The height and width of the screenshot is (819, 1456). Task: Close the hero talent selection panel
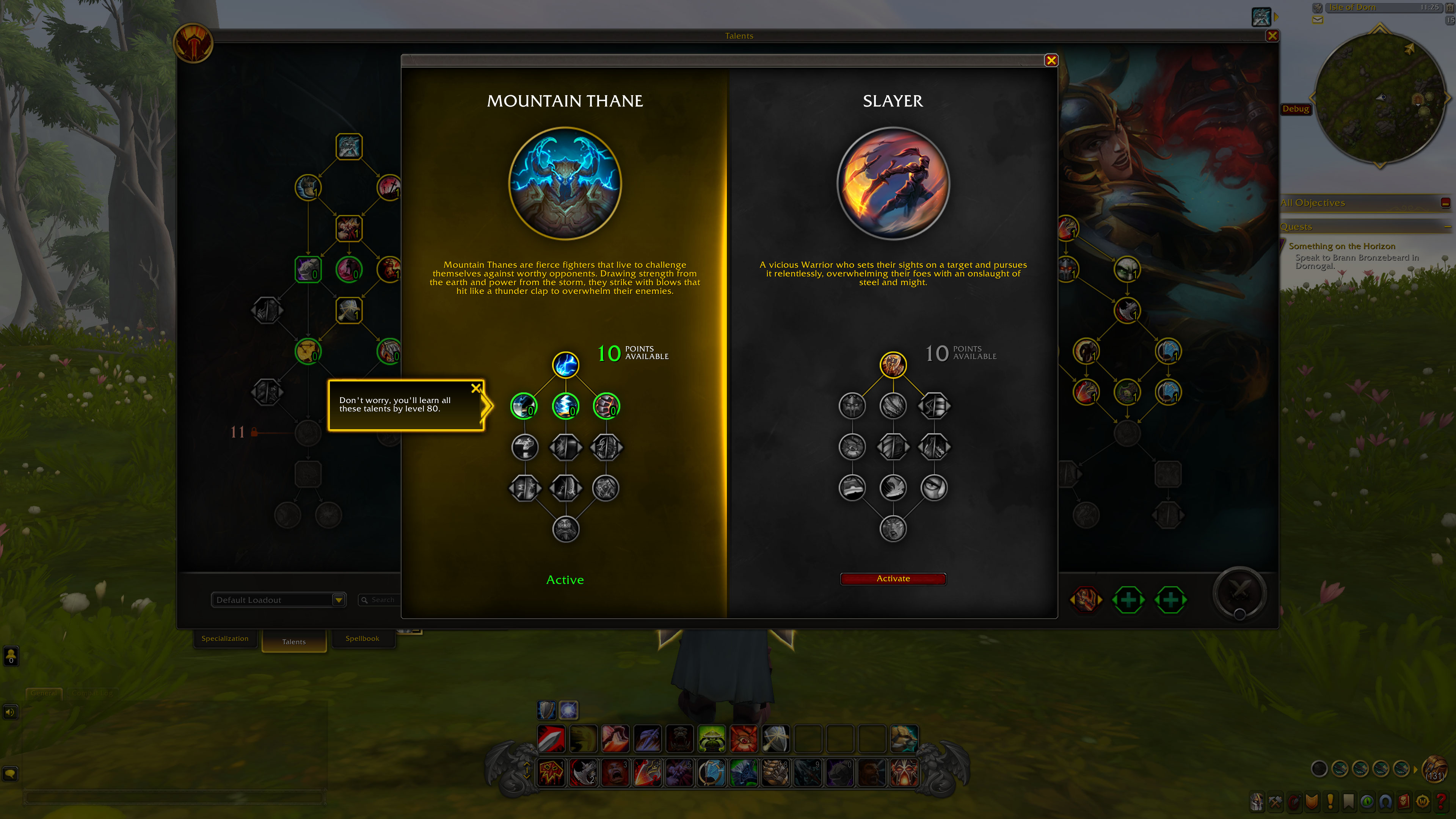click(x=1051, y=61)
